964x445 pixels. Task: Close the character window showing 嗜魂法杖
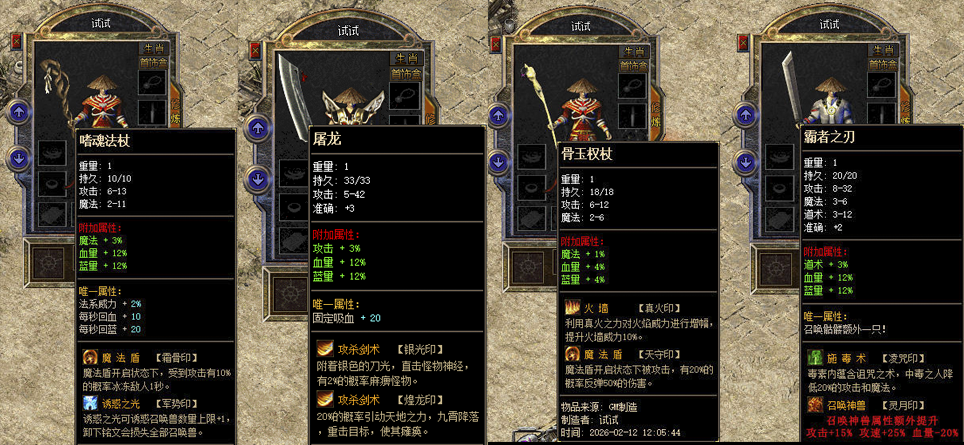tap(15, 40)
